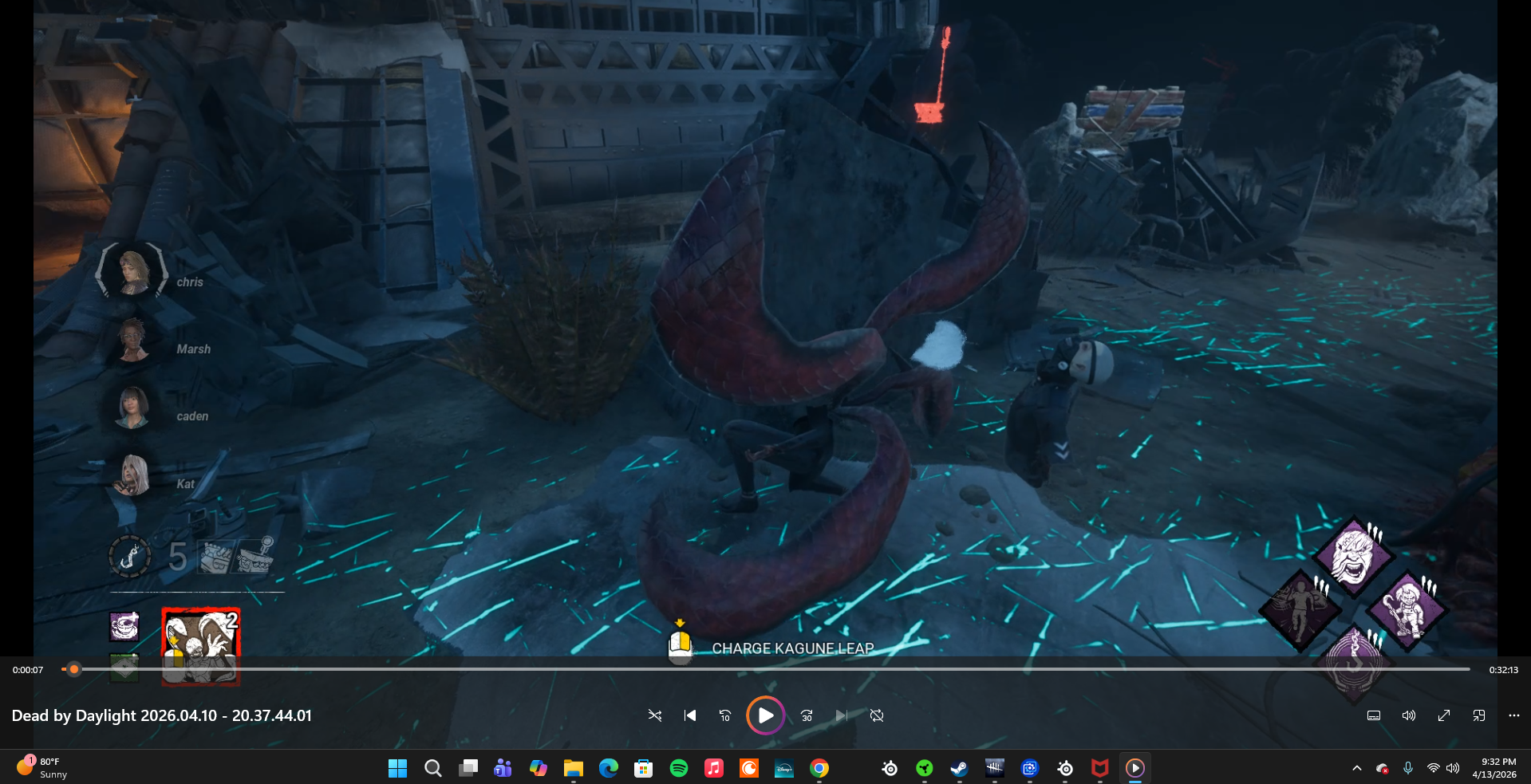Click the green add-on icon

point(124,668)
